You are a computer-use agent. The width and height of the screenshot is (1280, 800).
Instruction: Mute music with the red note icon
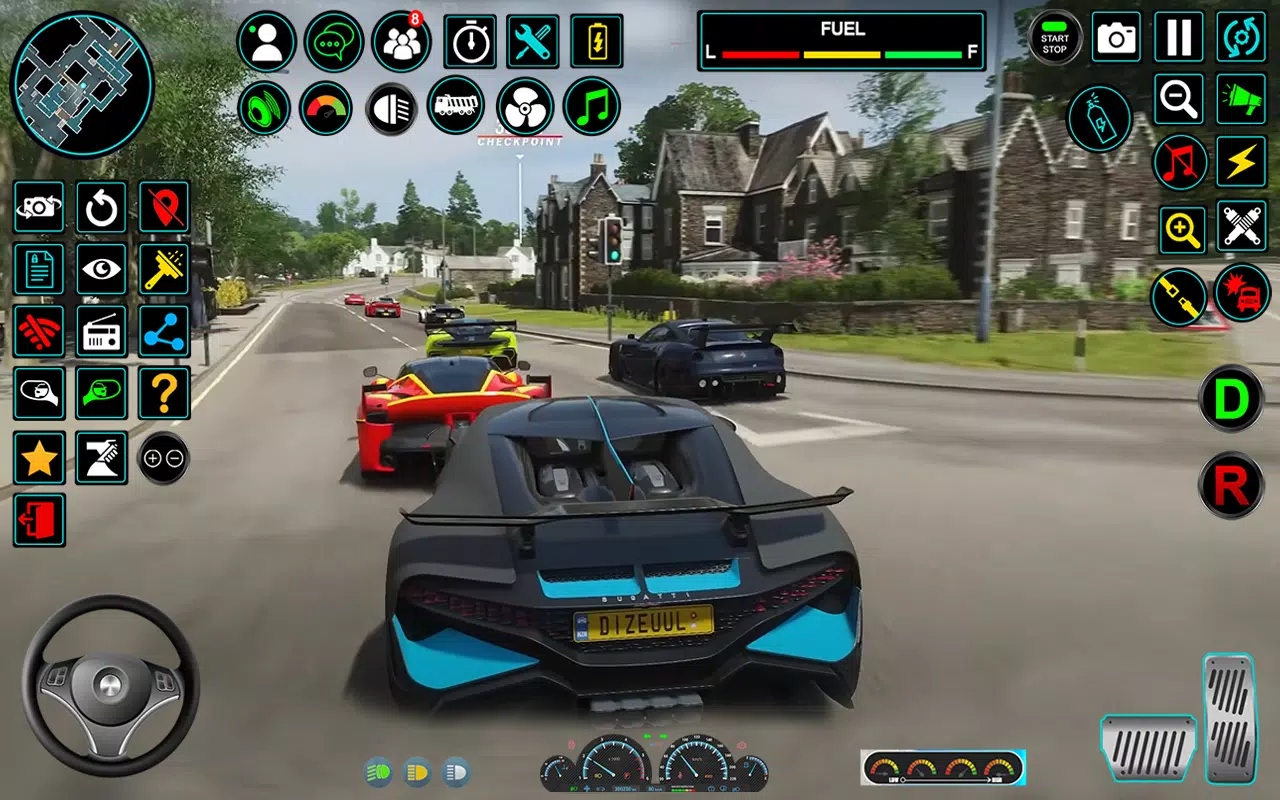tap(1180, 162)
